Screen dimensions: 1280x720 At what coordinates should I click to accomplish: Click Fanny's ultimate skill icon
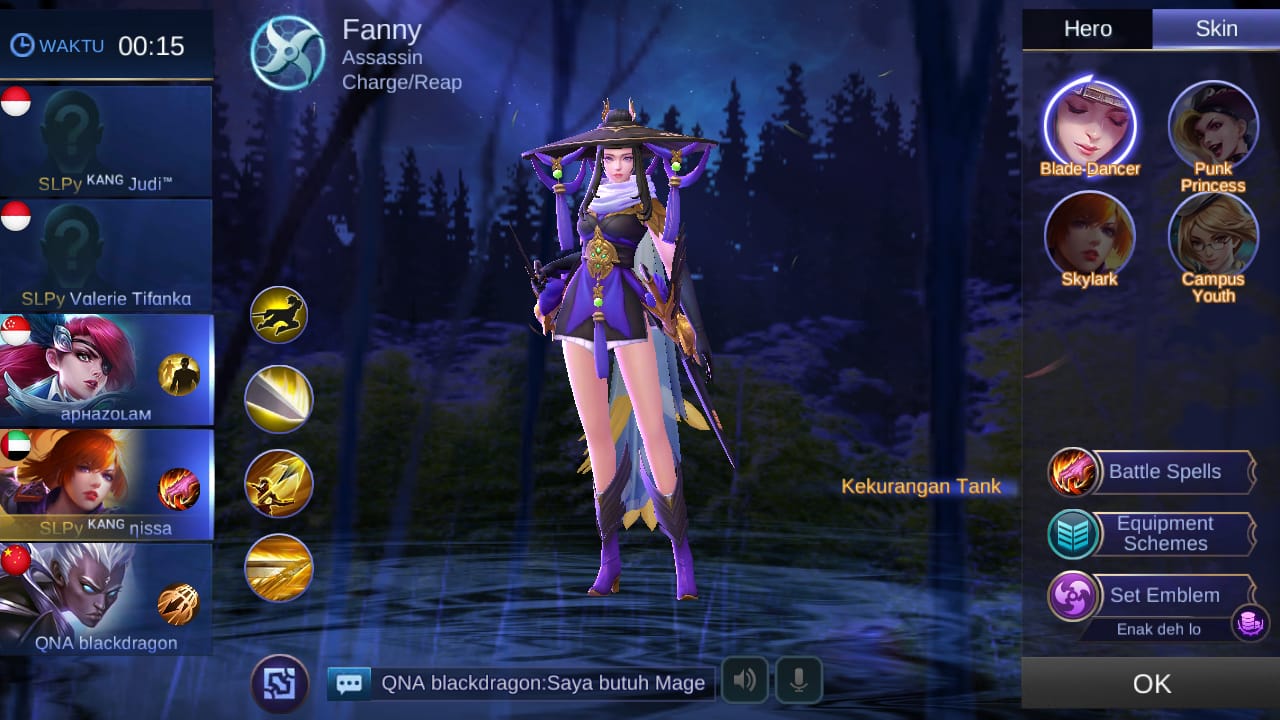(x=278, y=568)
